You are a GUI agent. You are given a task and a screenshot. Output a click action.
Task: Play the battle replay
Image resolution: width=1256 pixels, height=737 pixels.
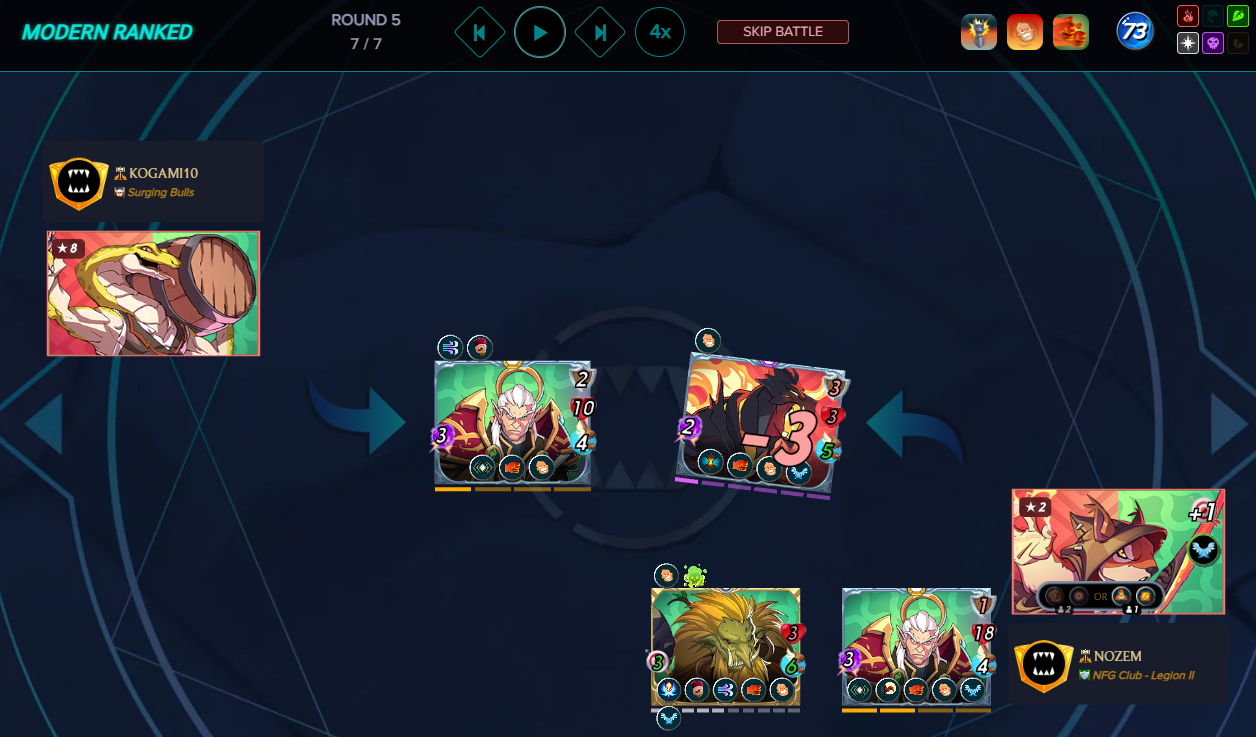(x=540, y=32)
